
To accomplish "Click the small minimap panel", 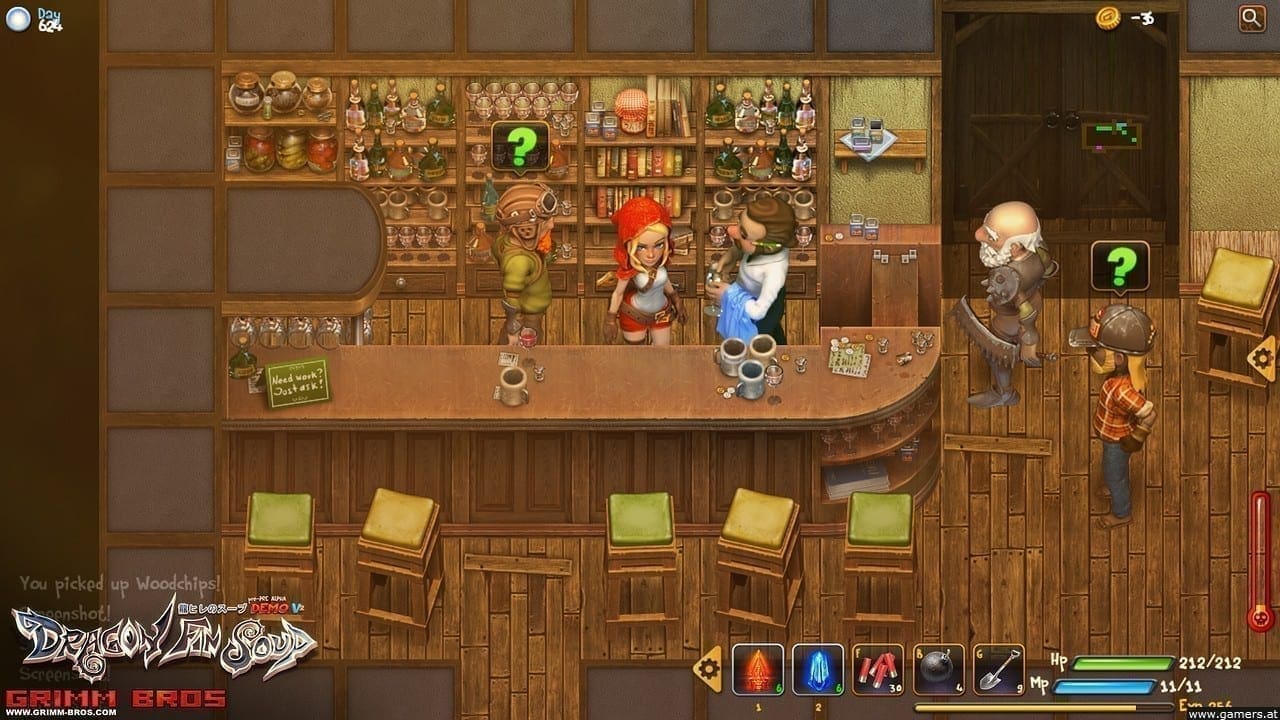I will tap(1110, 136).
